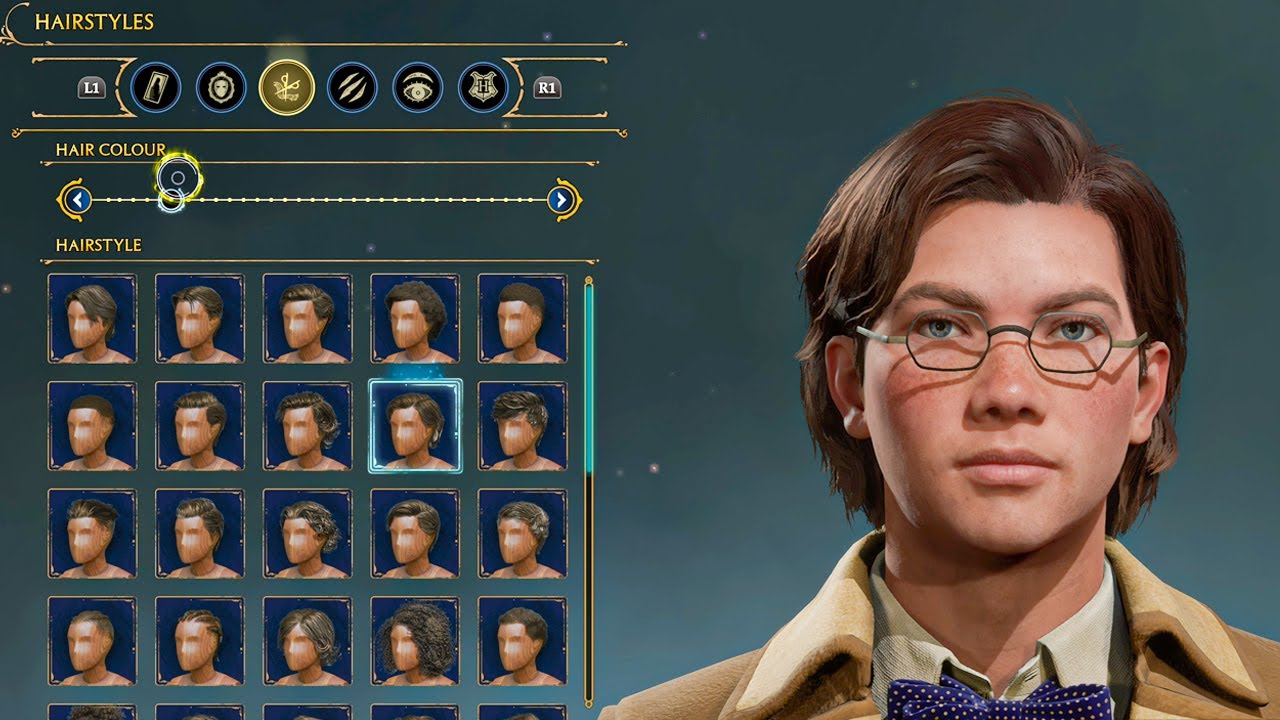This screenshot has height=720, width=1280.
Task: Switch to the eye and eyebrows tab
Action: (x=418, y=88)
